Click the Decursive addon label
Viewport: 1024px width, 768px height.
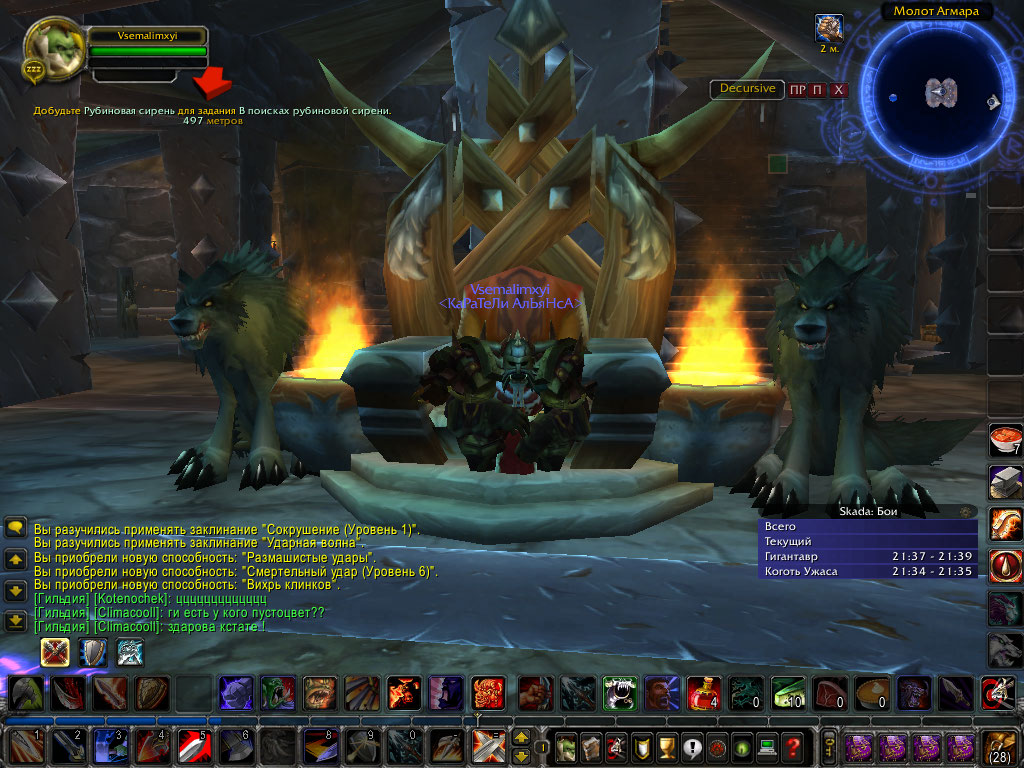(748, 88)
